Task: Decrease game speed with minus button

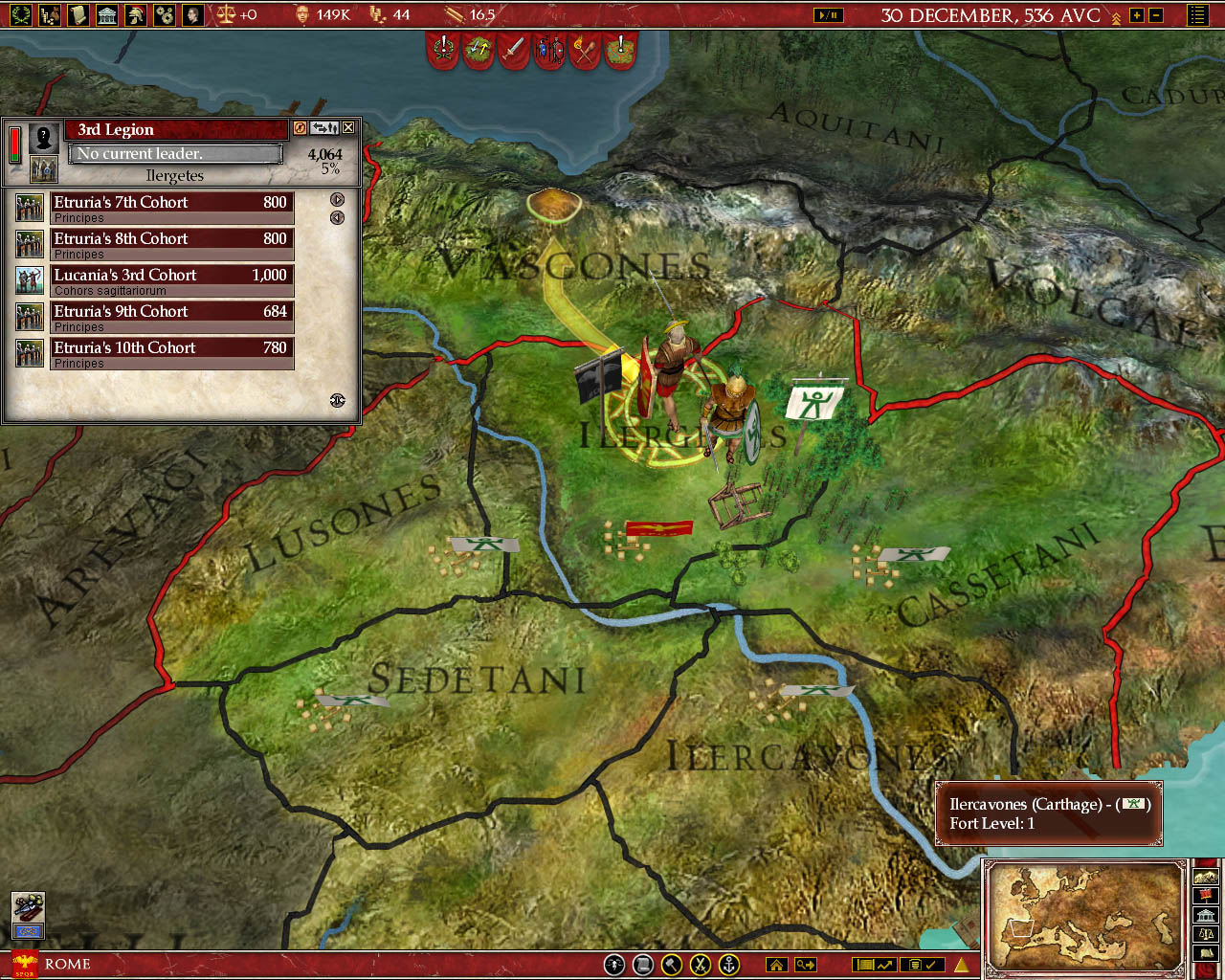Action: tap(1156, 15)
